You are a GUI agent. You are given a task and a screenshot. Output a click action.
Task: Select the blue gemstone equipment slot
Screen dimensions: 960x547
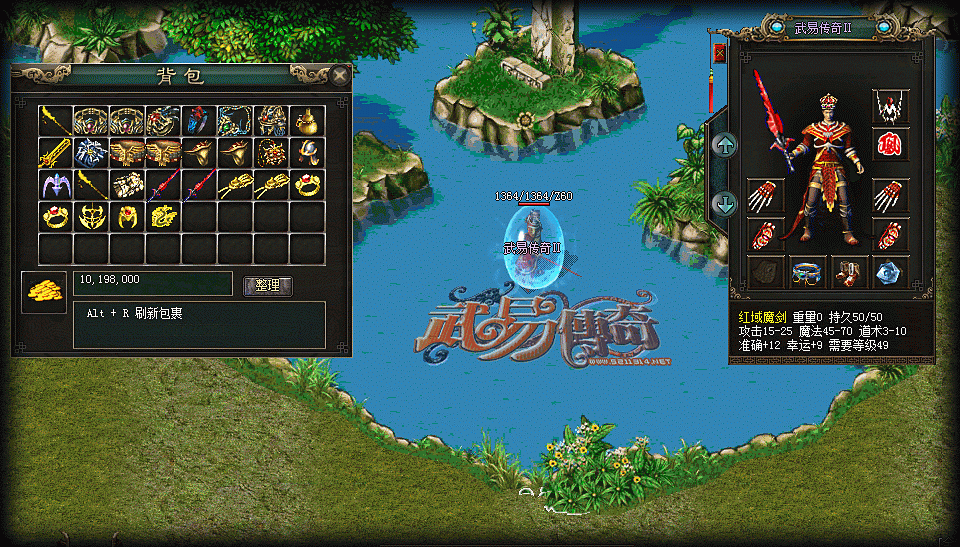pos(890,272)
